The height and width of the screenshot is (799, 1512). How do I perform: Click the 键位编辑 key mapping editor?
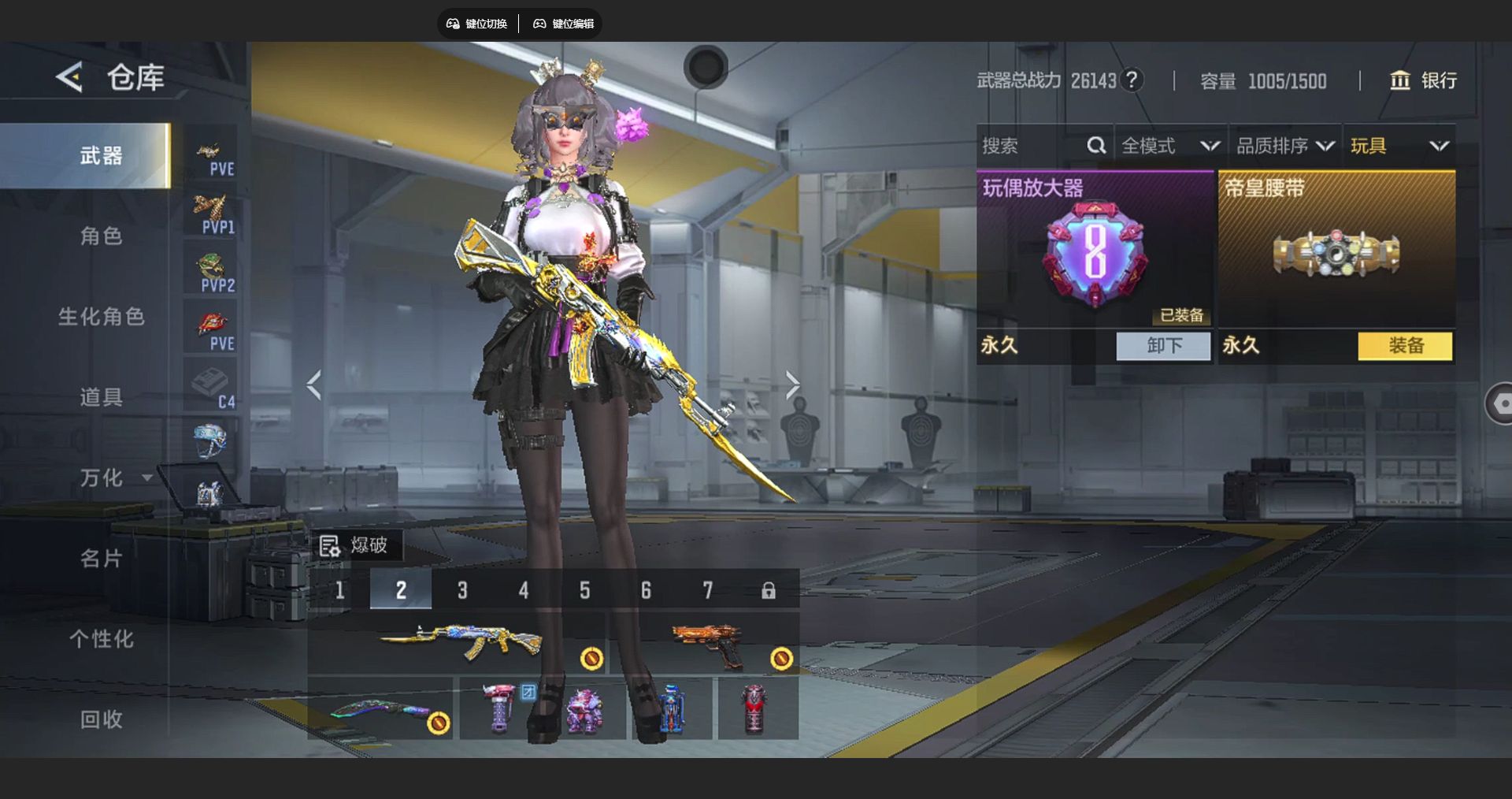tap(564, 24)
